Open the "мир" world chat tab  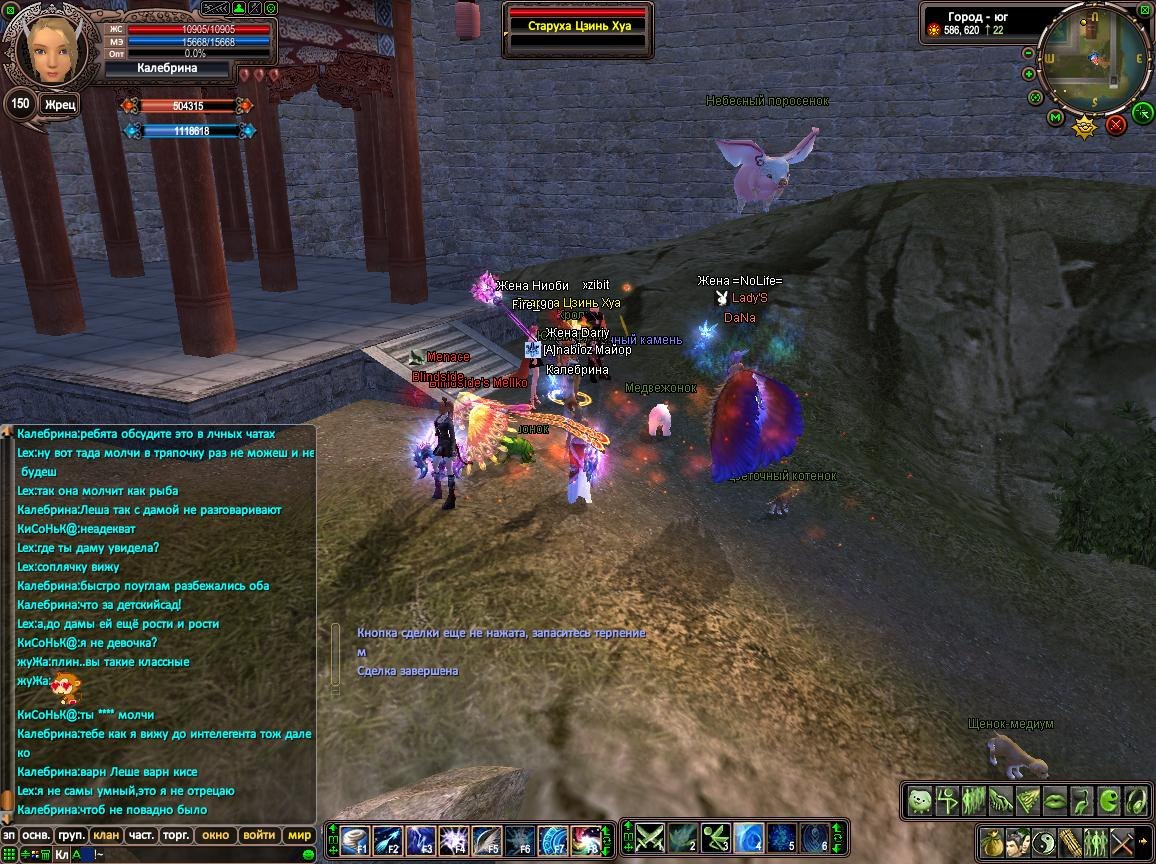pos(299,835)
